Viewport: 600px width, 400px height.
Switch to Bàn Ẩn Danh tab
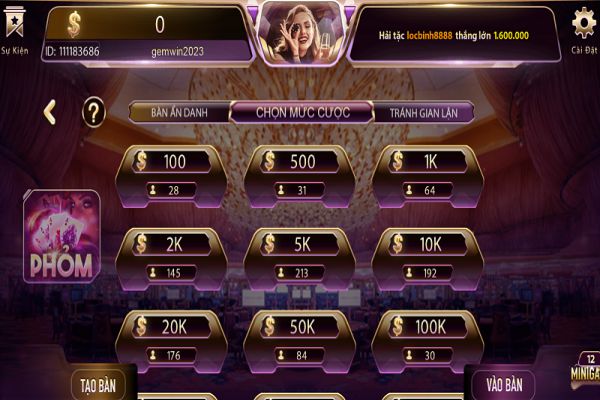click(x=179, y=113)
